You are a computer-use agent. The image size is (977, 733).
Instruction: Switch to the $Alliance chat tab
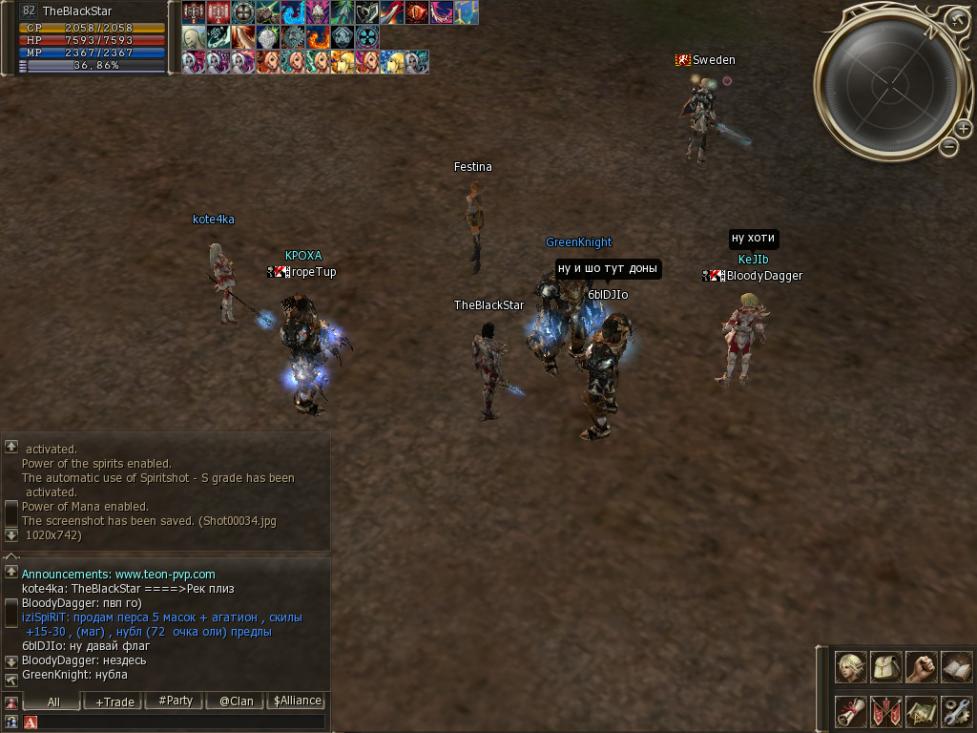tap(297, 701)
